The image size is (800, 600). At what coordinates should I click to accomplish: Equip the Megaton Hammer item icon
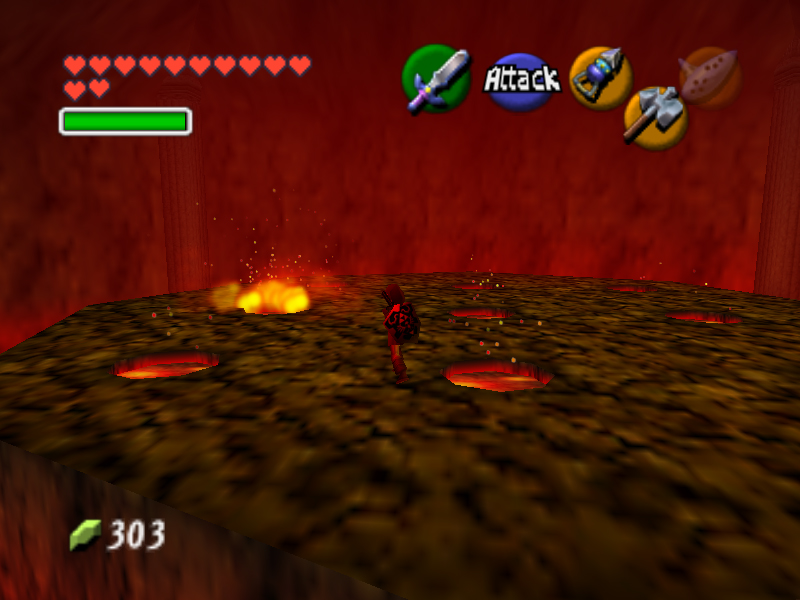pyautogui.click(x=654, y=118)
